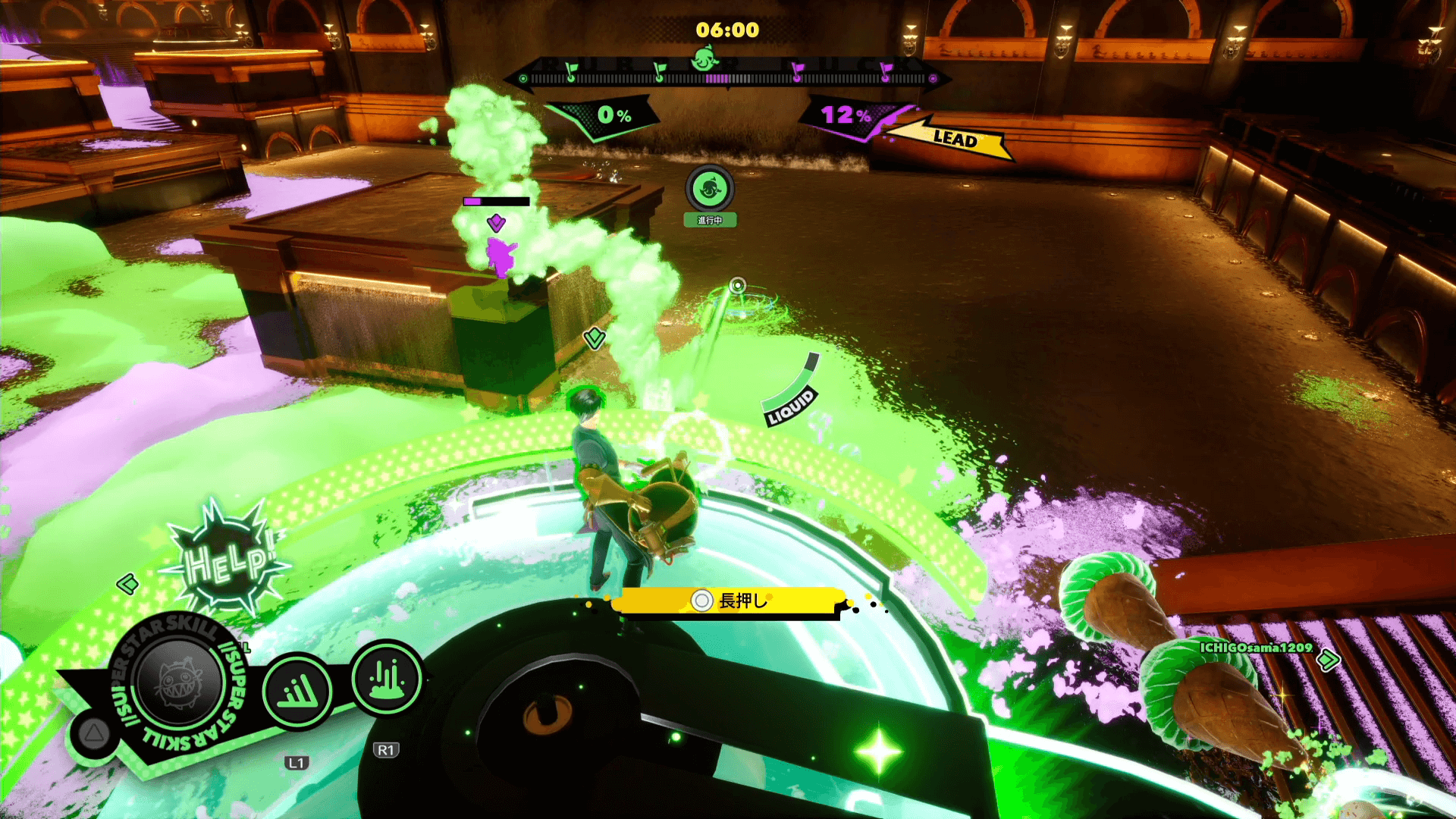Select the green objective marker labeled 進行中
The image size is (1456, 819).
click(x=710, y=188)
